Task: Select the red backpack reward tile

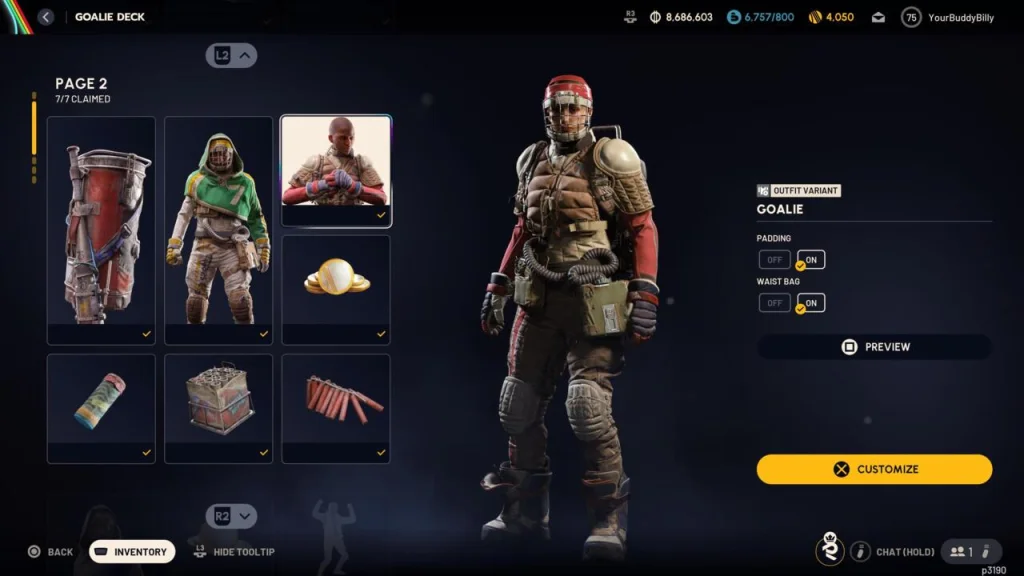Action: (x=101, y=230)
